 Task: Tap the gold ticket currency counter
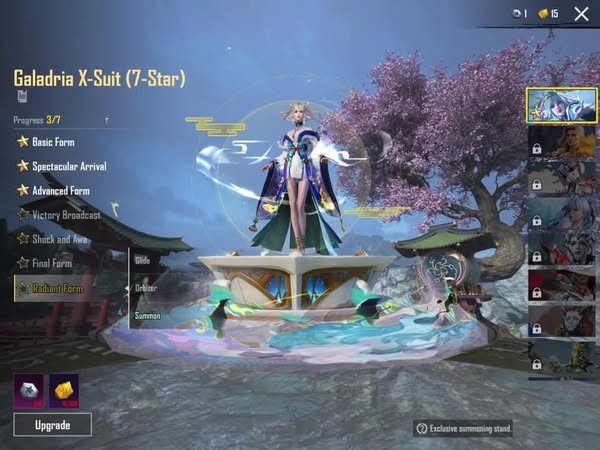[x=549, y=14]
